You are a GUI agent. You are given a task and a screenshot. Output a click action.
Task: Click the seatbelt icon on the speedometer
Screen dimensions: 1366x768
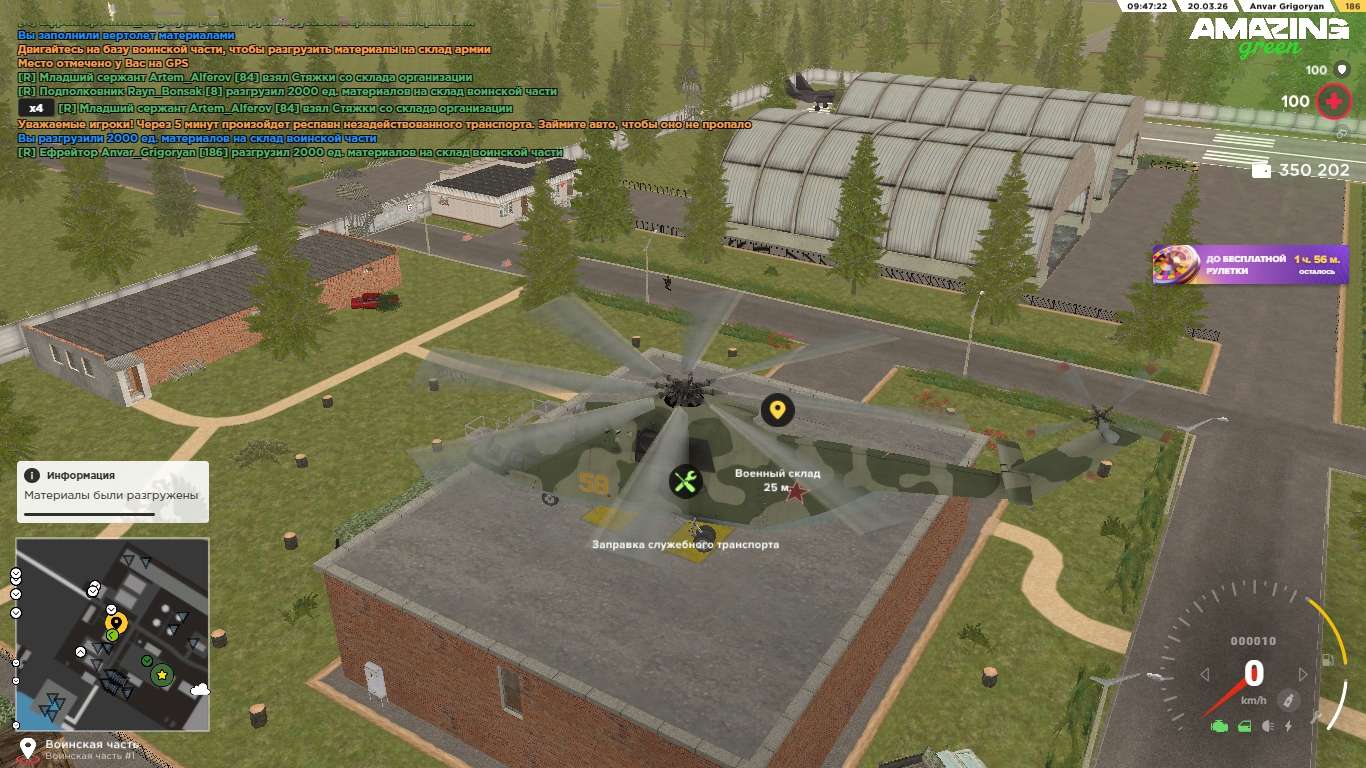tap(1290, 699)
